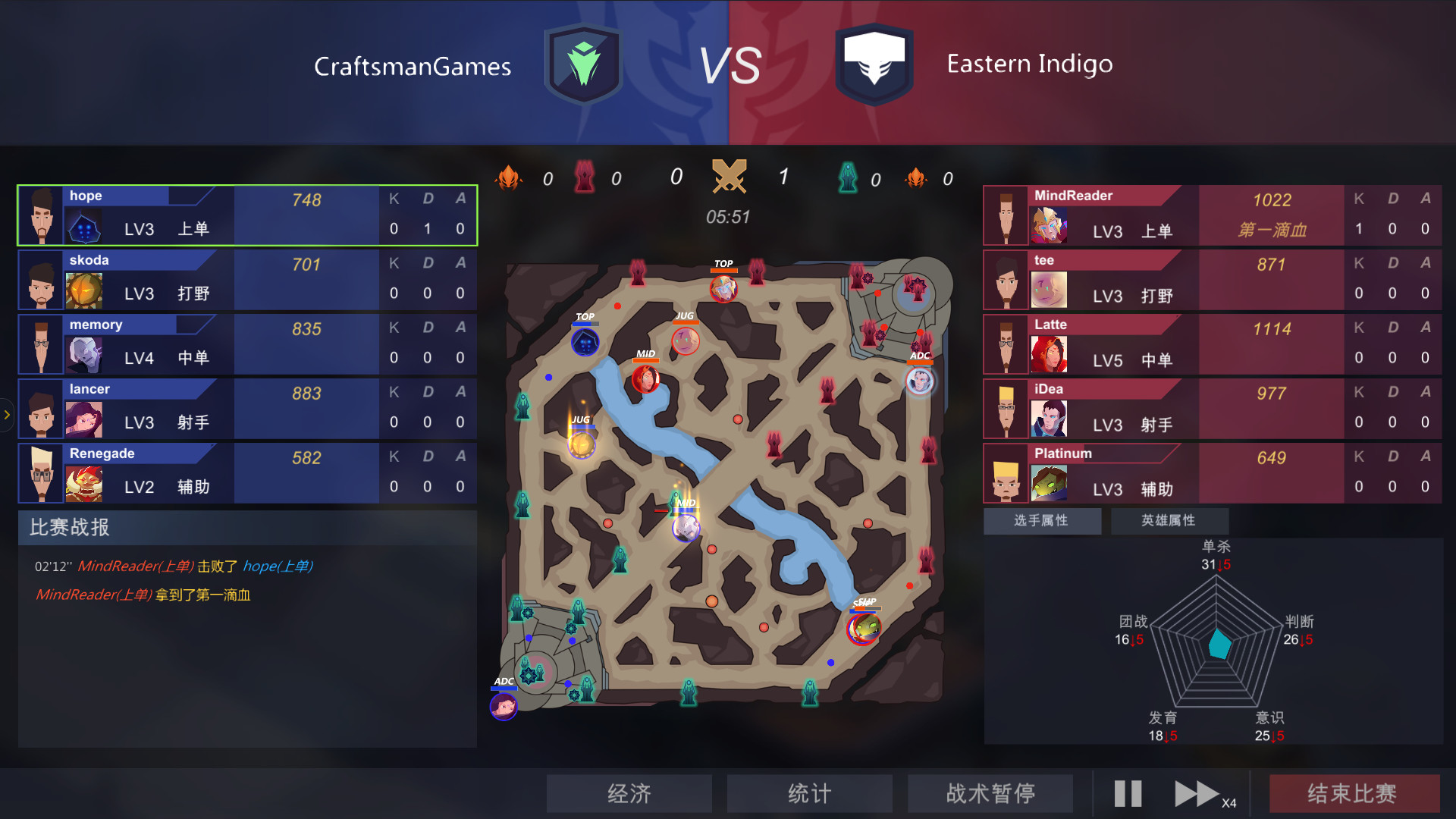Screen dimensions: 1456x819
Task: Click the red tower icon next to blue score
Action: click(584, 177)
